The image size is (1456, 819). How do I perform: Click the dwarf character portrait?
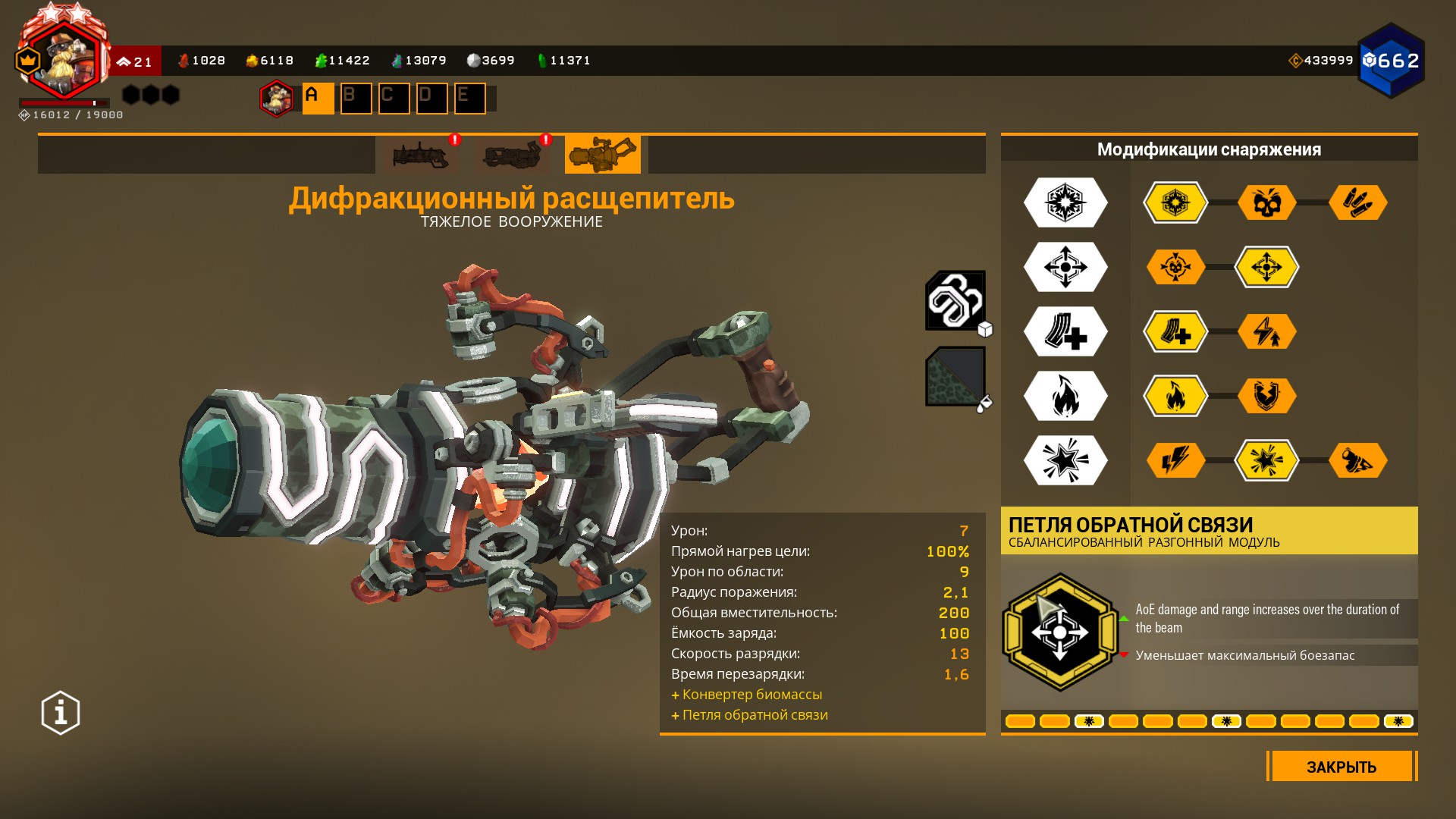coord(64,61)
